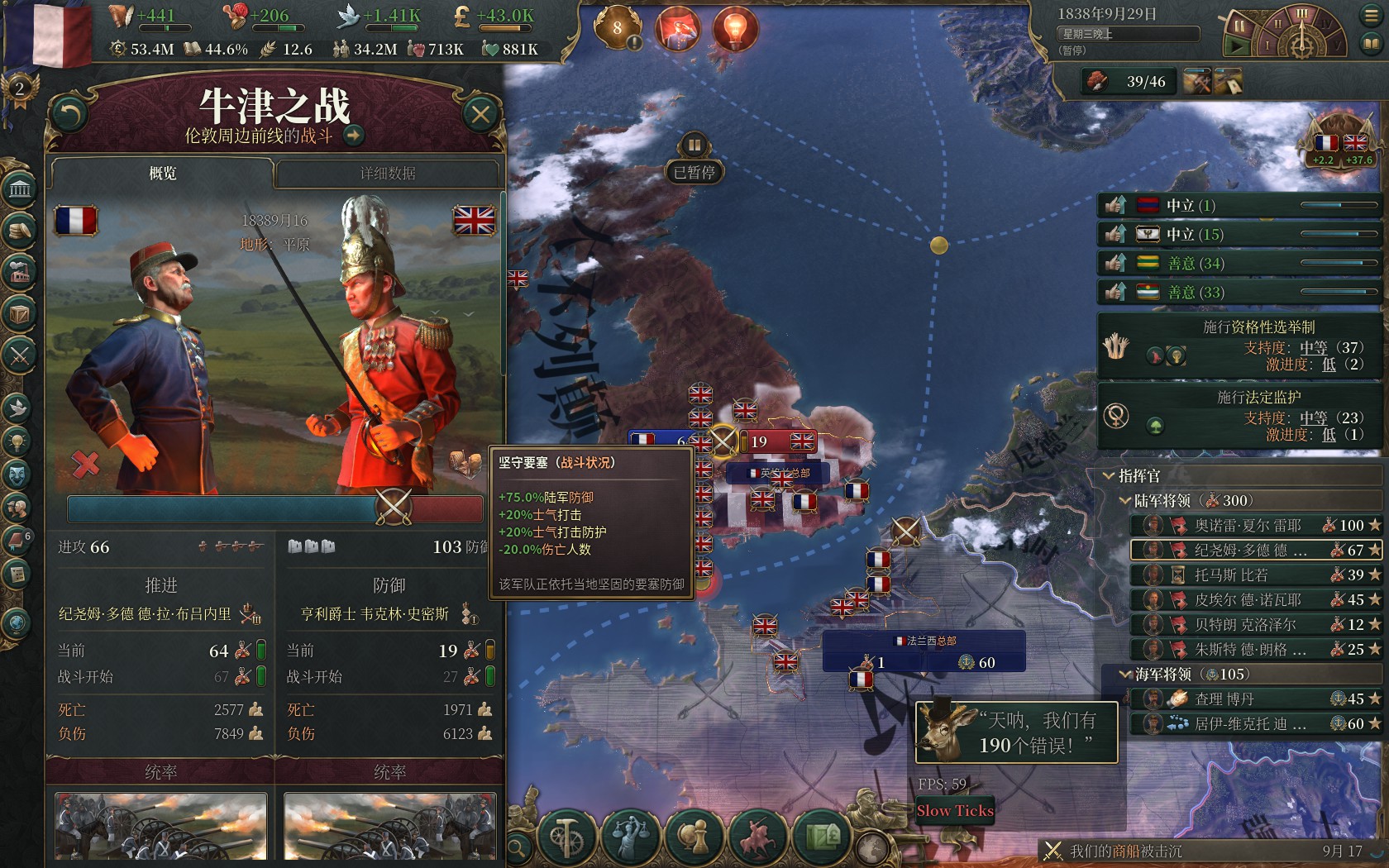Collapse the 陆军将领 group

pyautogui.click(x=1125, y=501)
